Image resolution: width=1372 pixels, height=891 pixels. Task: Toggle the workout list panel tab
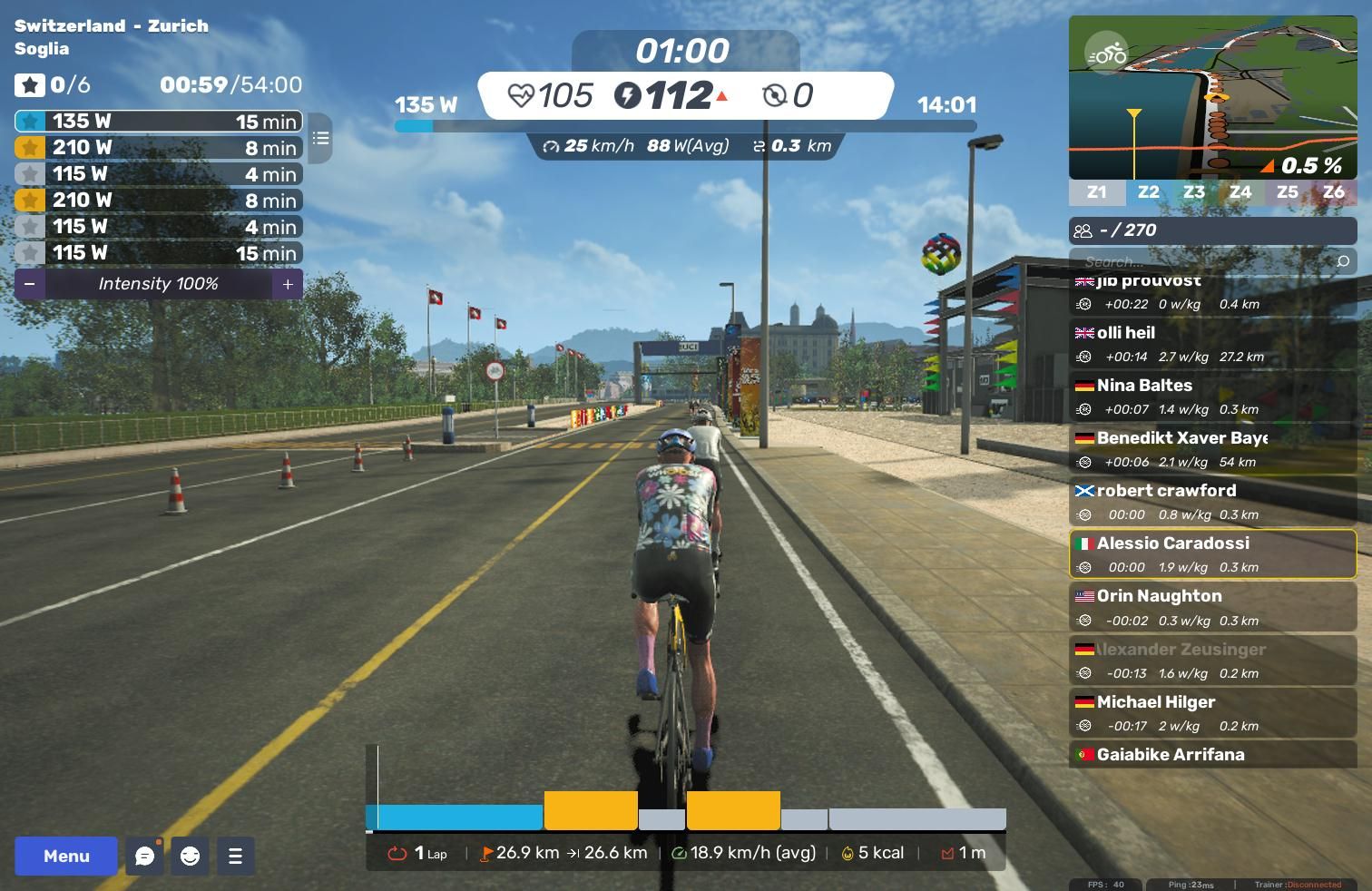(x=320, y=138)
